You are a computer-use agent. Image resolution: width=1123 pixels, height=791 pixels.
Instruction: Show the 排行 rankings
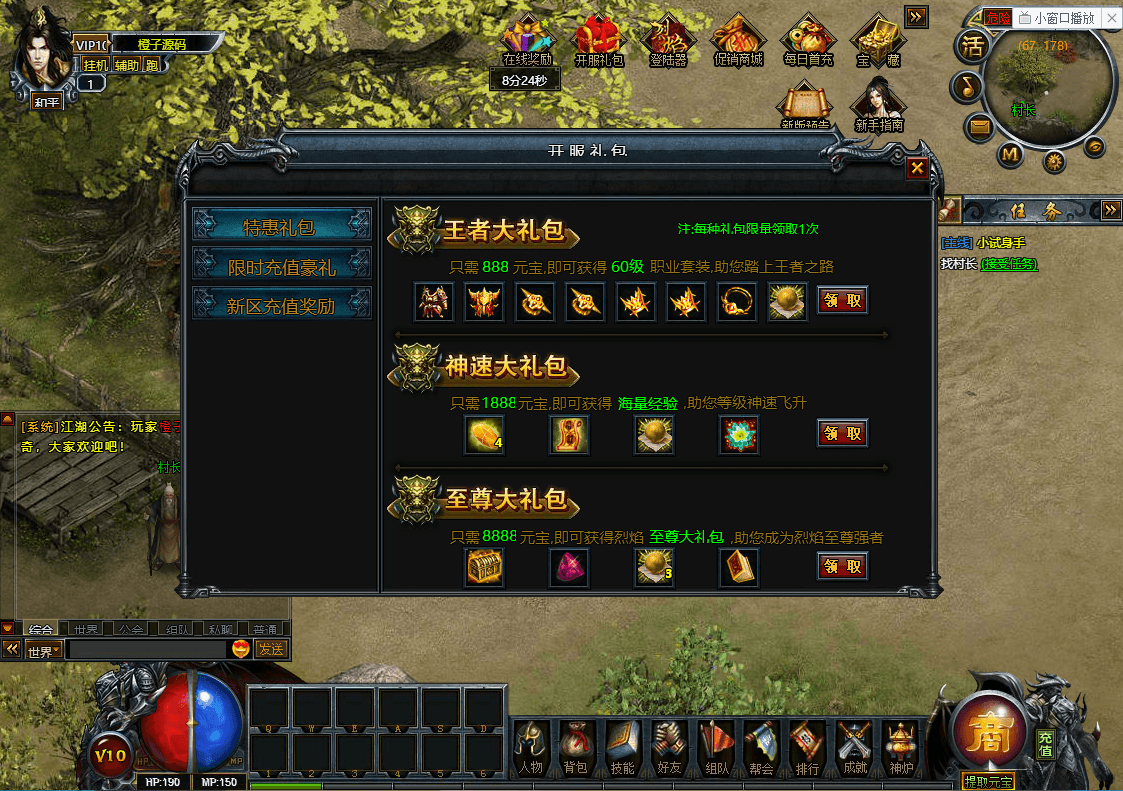pyautogui.click(x=807, y=748)
